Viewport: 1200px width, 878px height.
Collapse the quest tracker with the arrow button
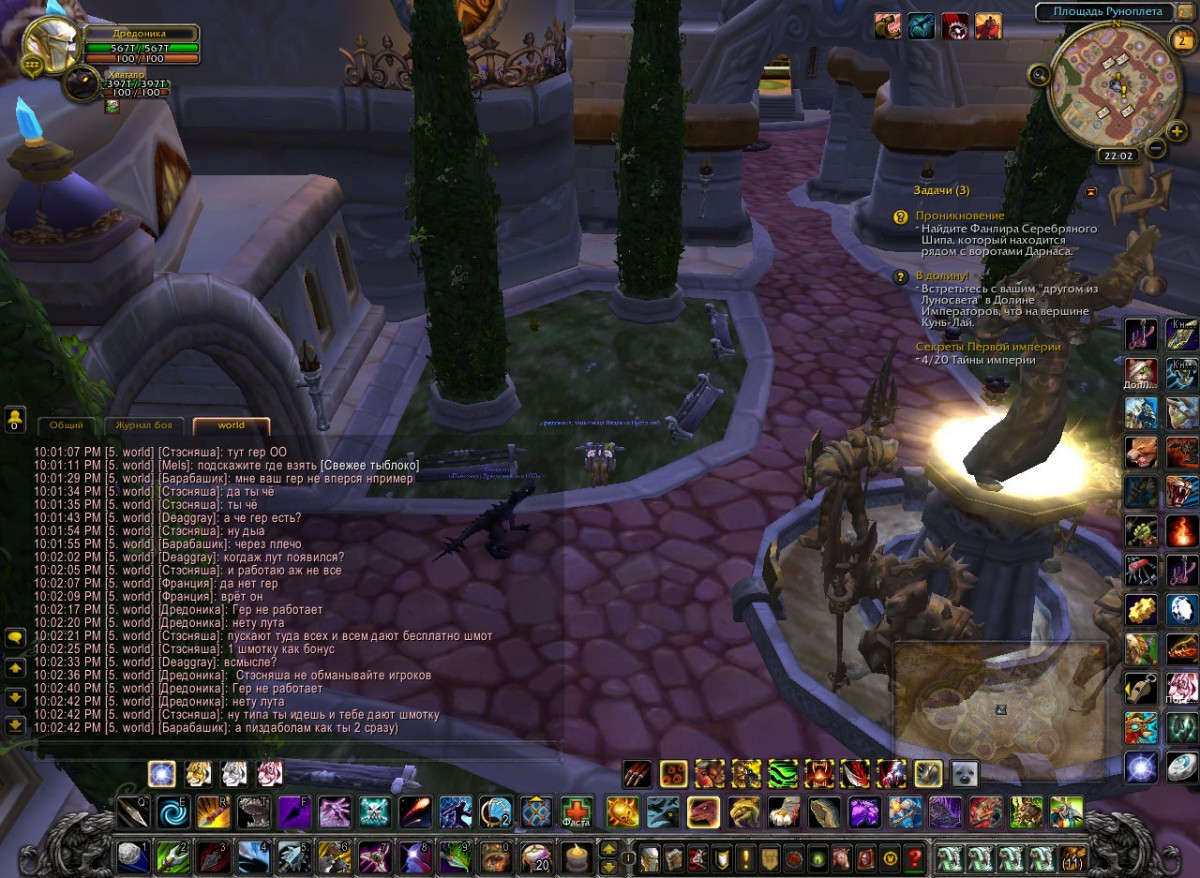click(1091, 191)
